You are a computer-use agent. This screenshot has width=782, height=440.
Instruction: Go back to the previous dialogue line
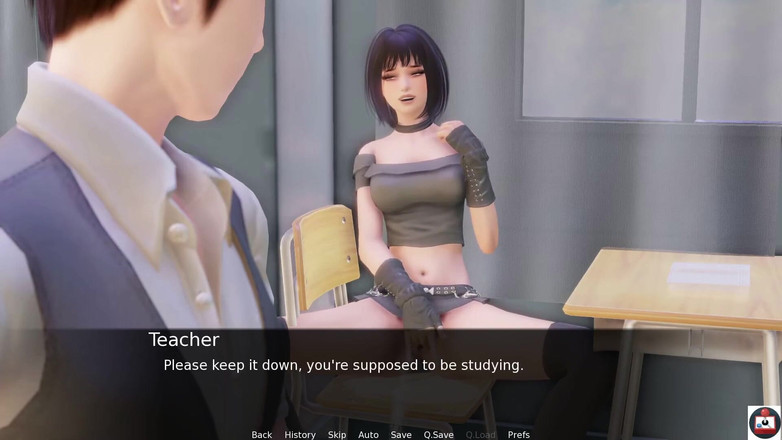click(262, 434)
